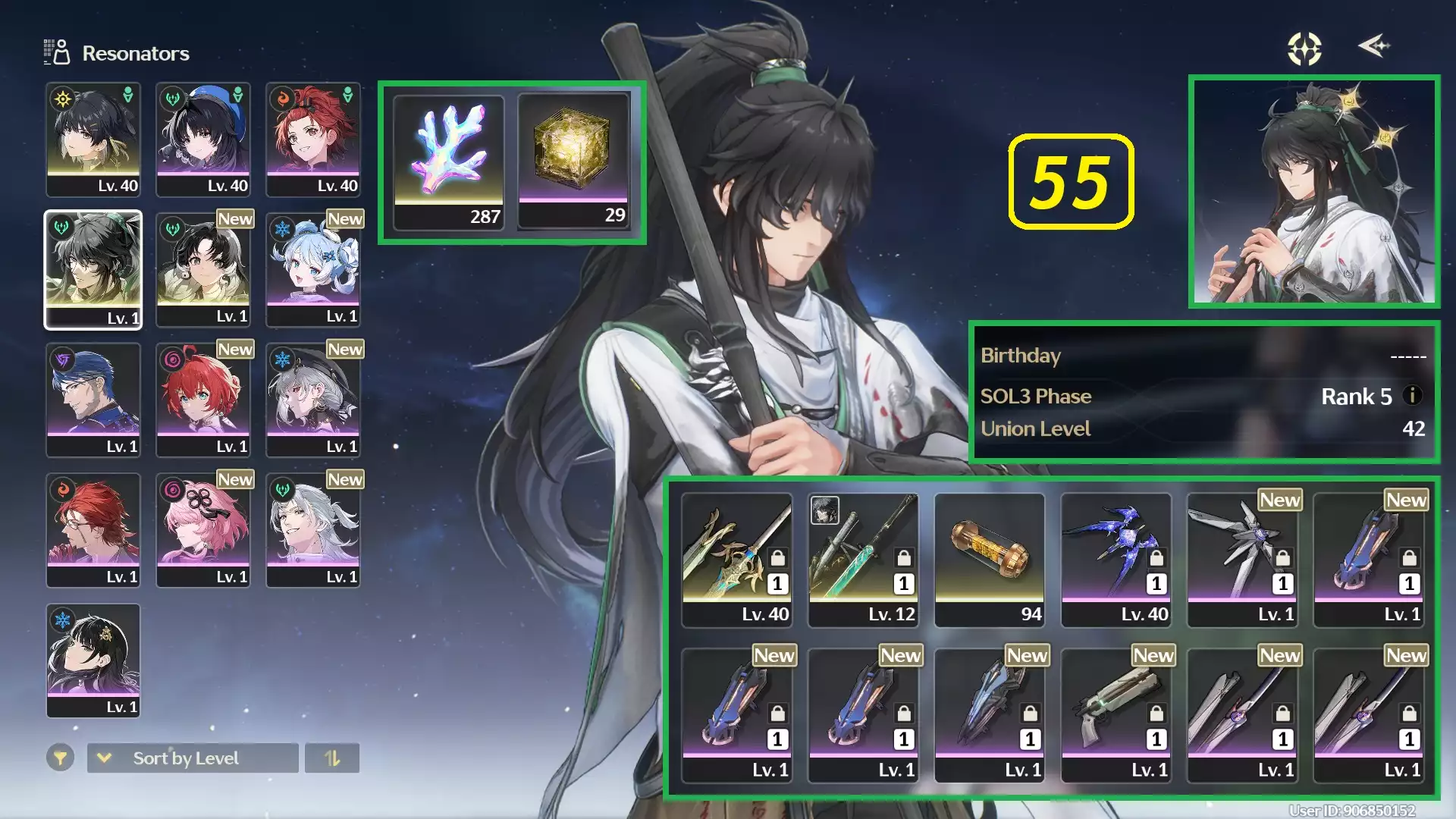Open the character filter funnel icon

point(61,758)
